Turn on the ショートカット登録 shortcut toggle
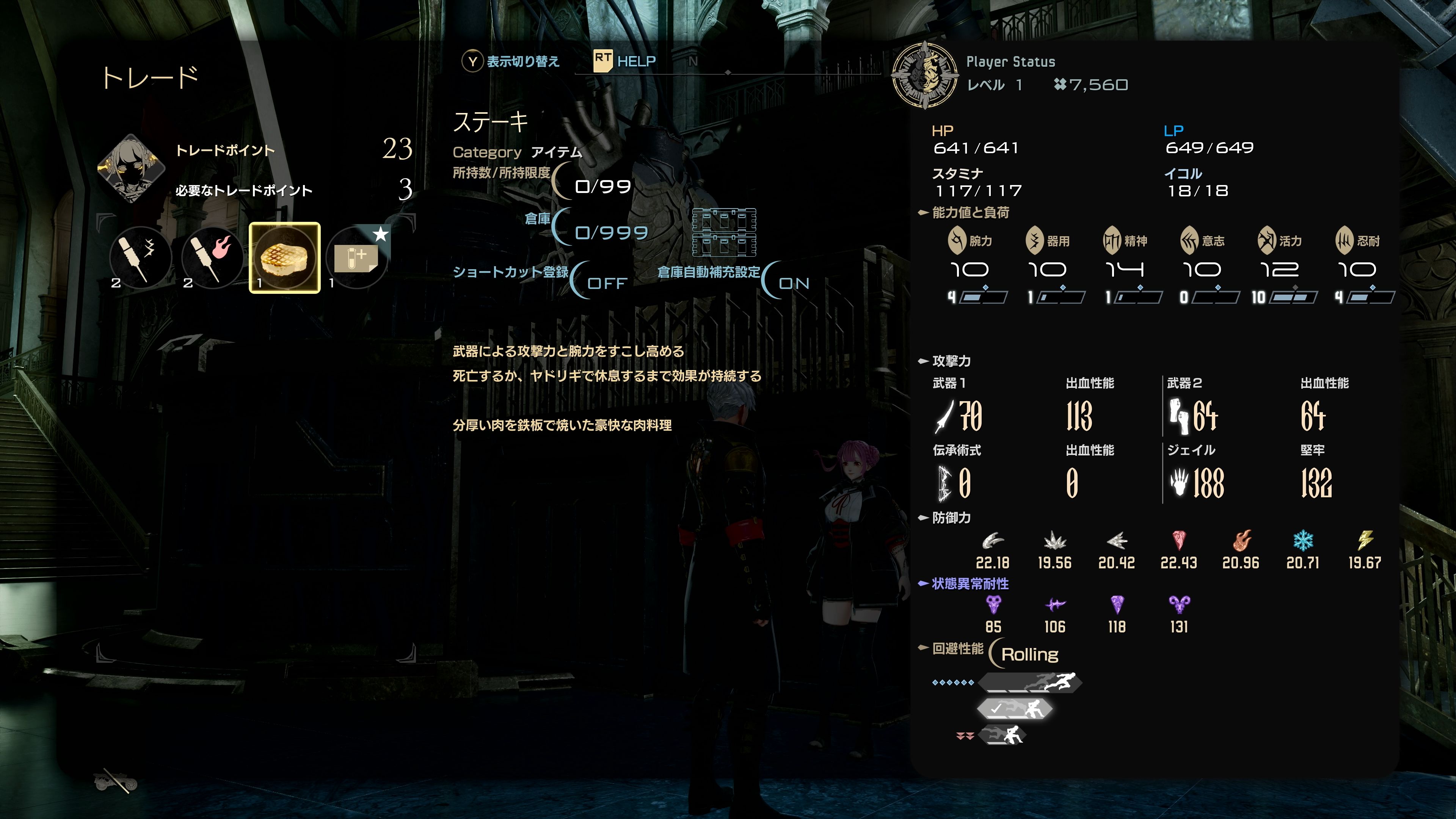This screenshot has height=819, width=1456. 604,284
